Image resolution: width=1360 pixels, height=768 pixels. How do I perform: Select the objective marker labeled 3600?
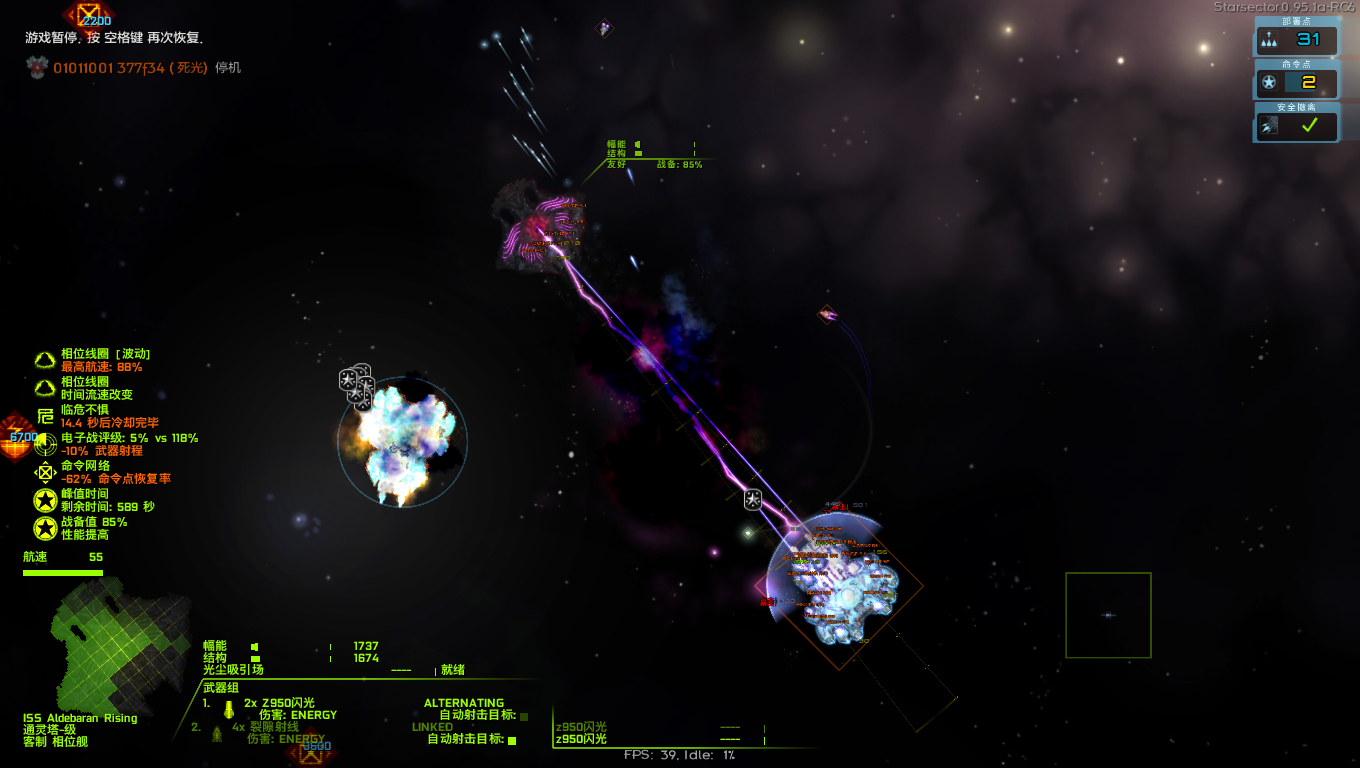pos(312,752)
